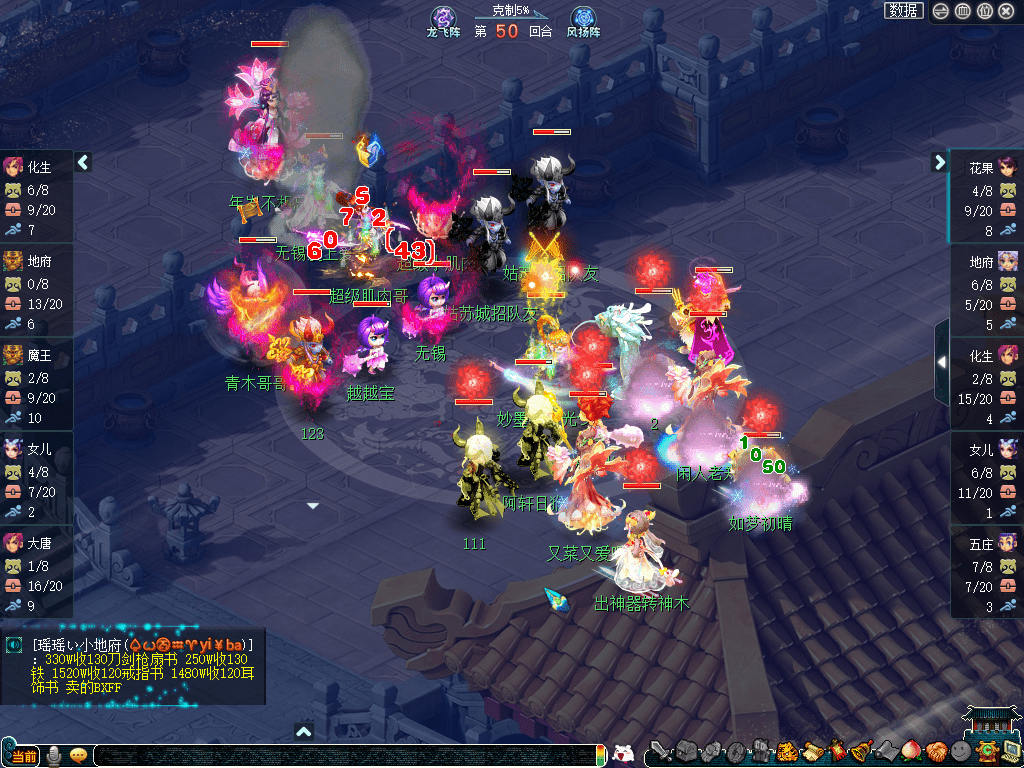The width and height of the screenshot is (1024, 768).
Task: Collapse the right team panel with its arrow
Action: coord(939,162)
